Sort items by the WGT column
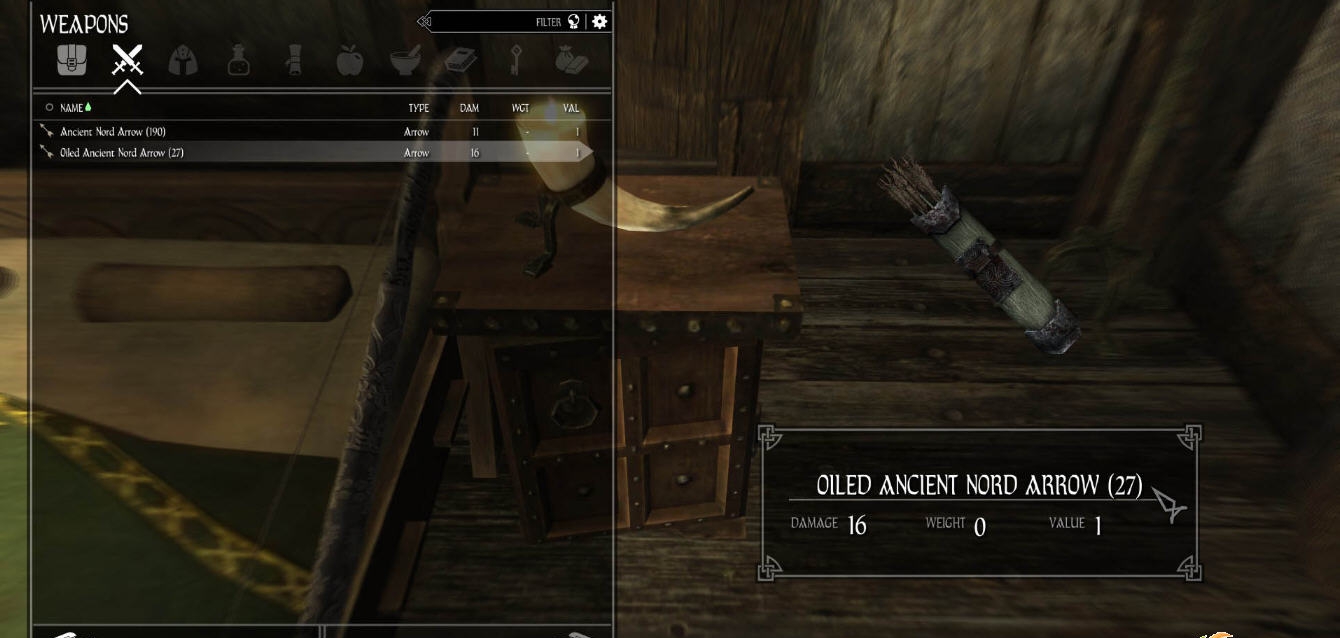Viewport: 1340px width, 638px height. coord(520,108)
